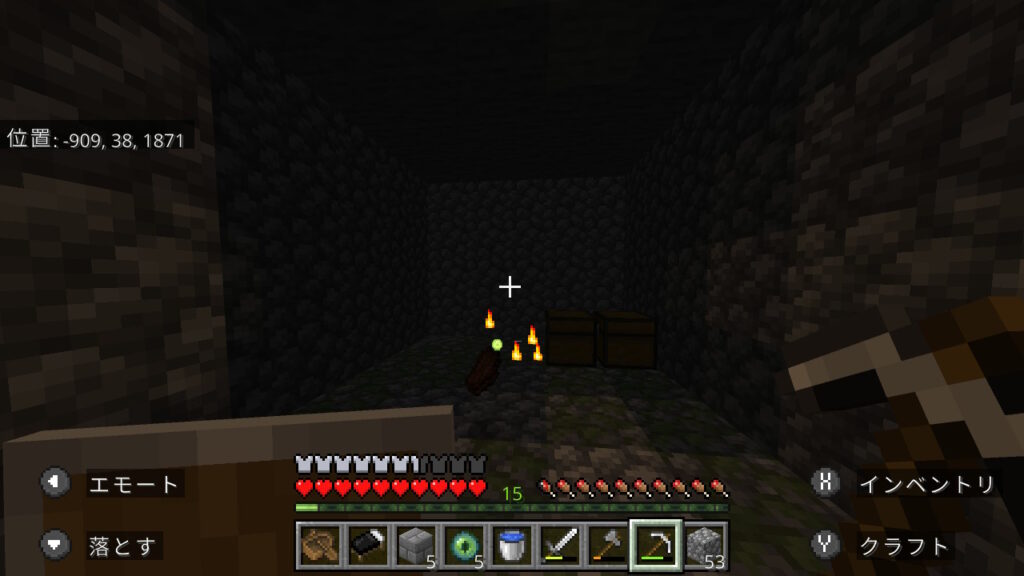Select the cobblestone stack of 53

(704, 545)
